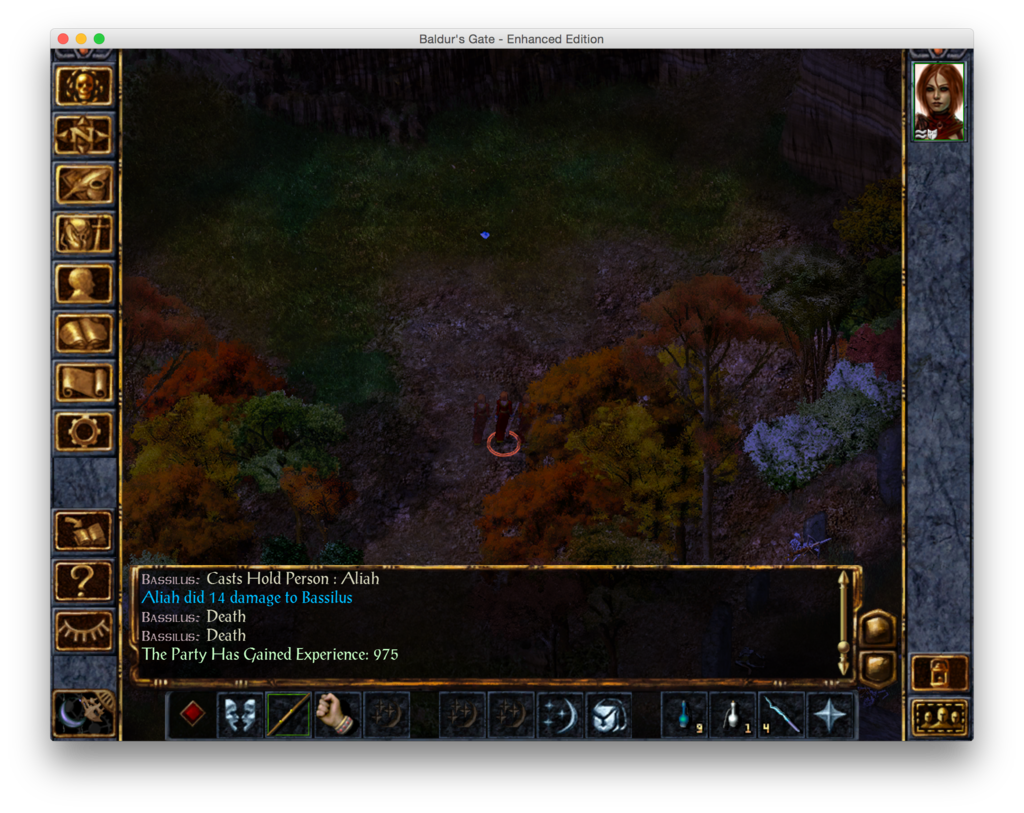1024x813 pixels.
Task: Click the gold skull button in the sidebar
Action: click(x=84, y=86)
